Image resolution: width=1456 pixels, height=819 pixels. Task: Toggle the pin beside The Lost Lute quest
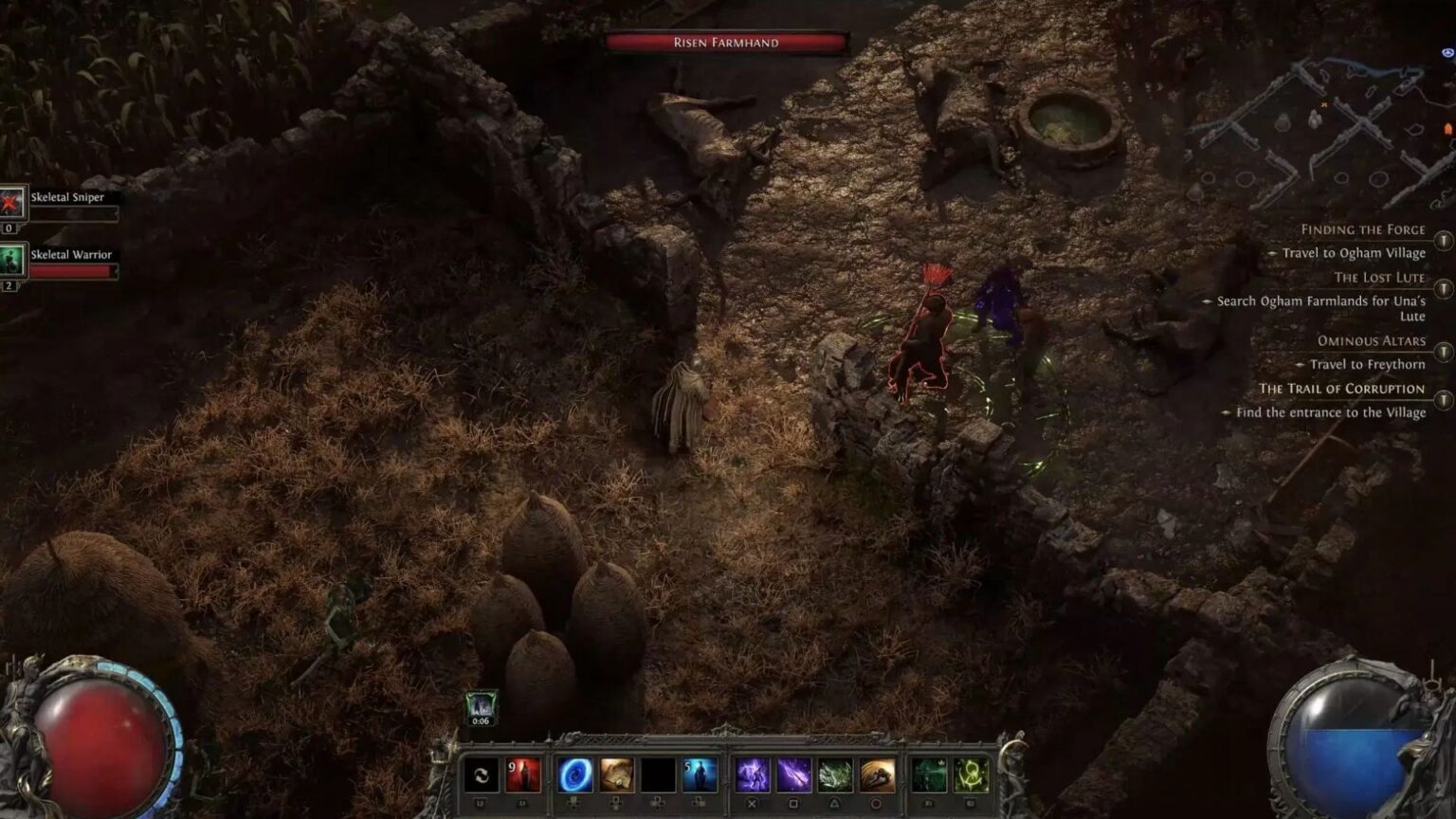[1443, 287]
